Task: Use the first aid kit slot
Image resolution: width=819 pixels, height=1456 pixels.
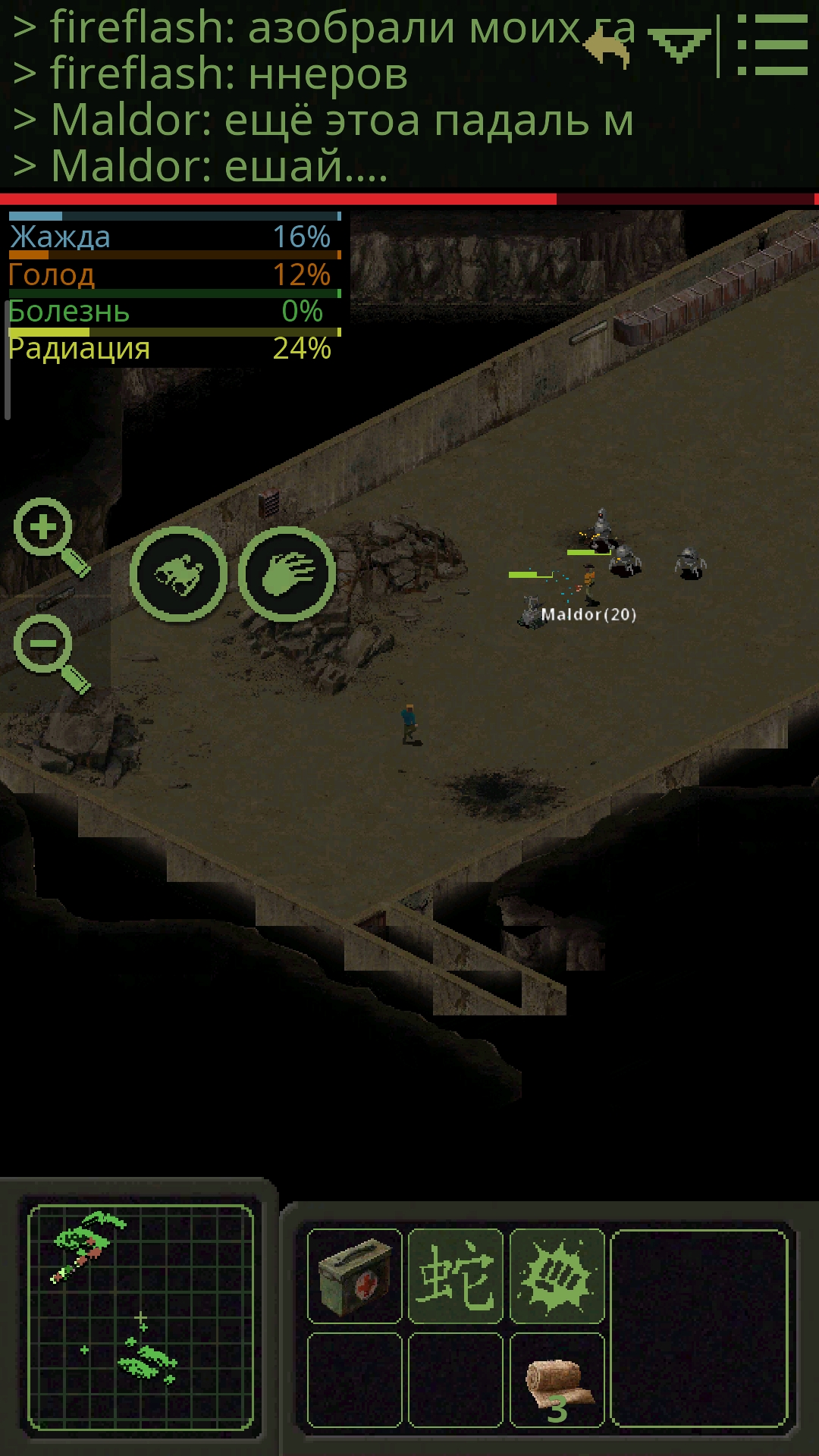Action: point(355,1276)
